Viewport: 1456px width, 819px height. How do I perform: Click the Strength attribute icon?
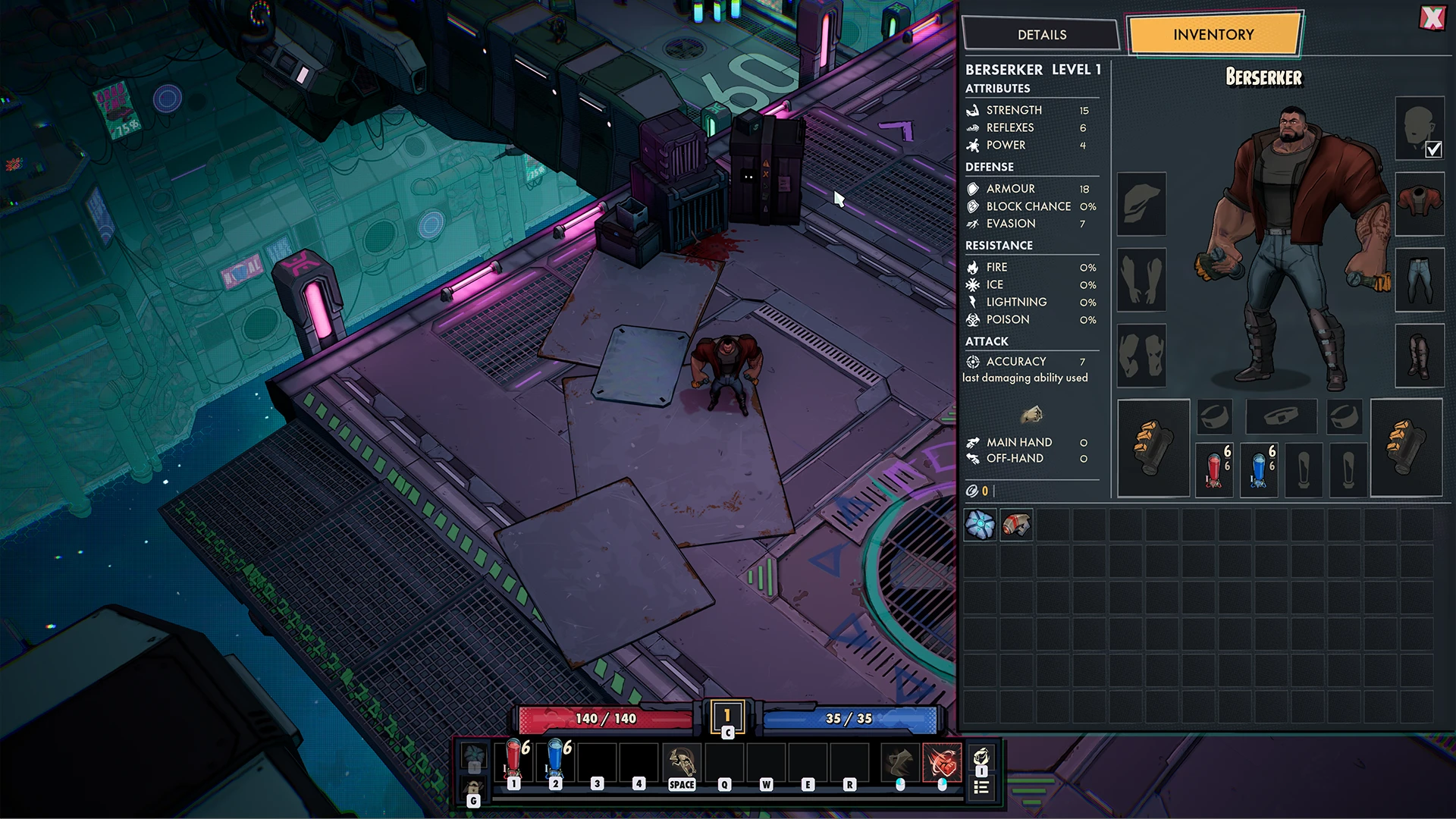(973, 110)
